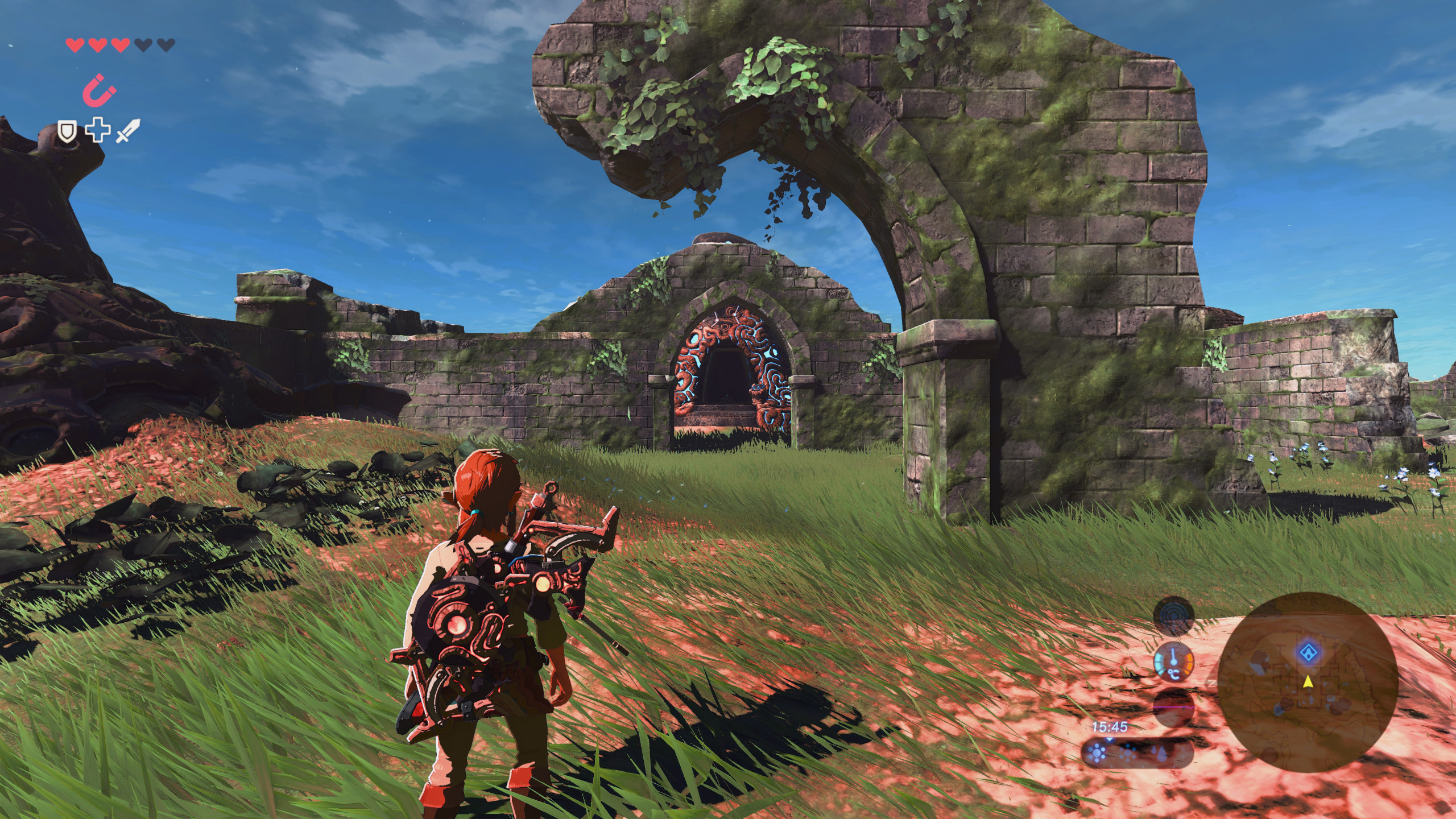
Task: Click the in-game clock showing 15:45
Action: (1109, 727)
